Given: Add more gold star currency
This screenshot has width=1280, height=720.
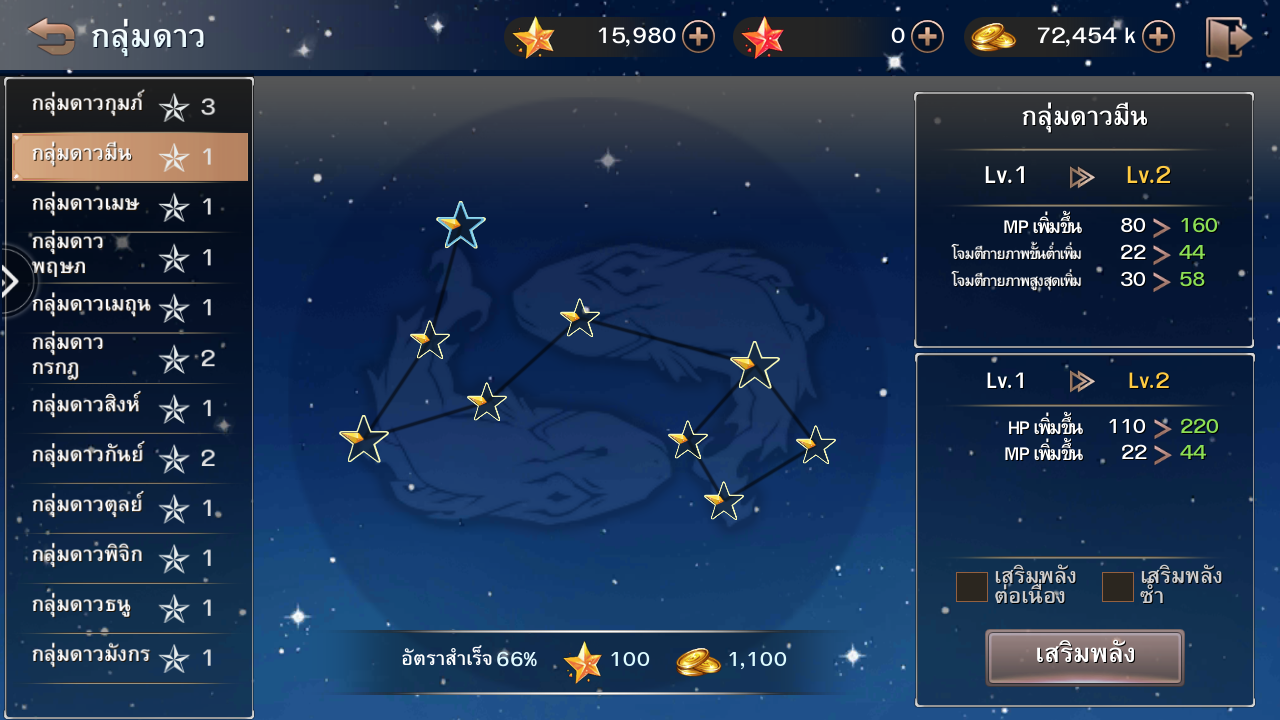Looking at the screenshot, I should point(698,37).
